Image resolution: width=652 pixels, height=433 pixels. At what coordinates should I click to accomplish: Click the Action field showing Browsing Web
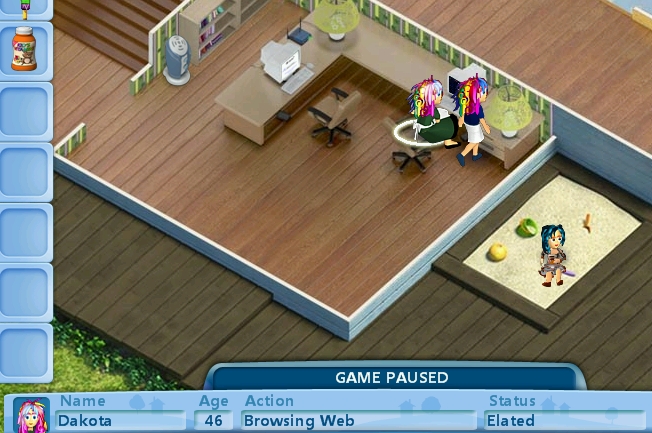pyautogui.click(x=358, y=420)
